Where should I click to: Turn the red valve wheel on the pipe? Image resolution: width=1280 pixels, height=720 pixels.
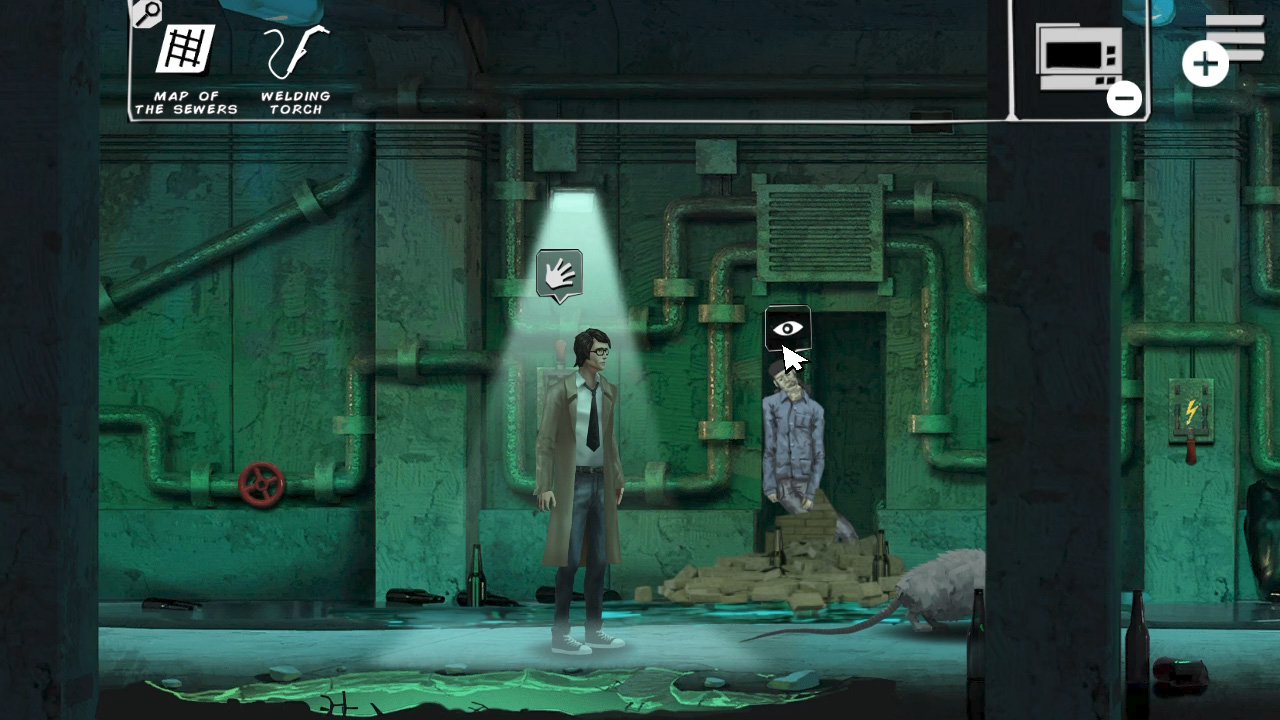(x=260, y=487)
